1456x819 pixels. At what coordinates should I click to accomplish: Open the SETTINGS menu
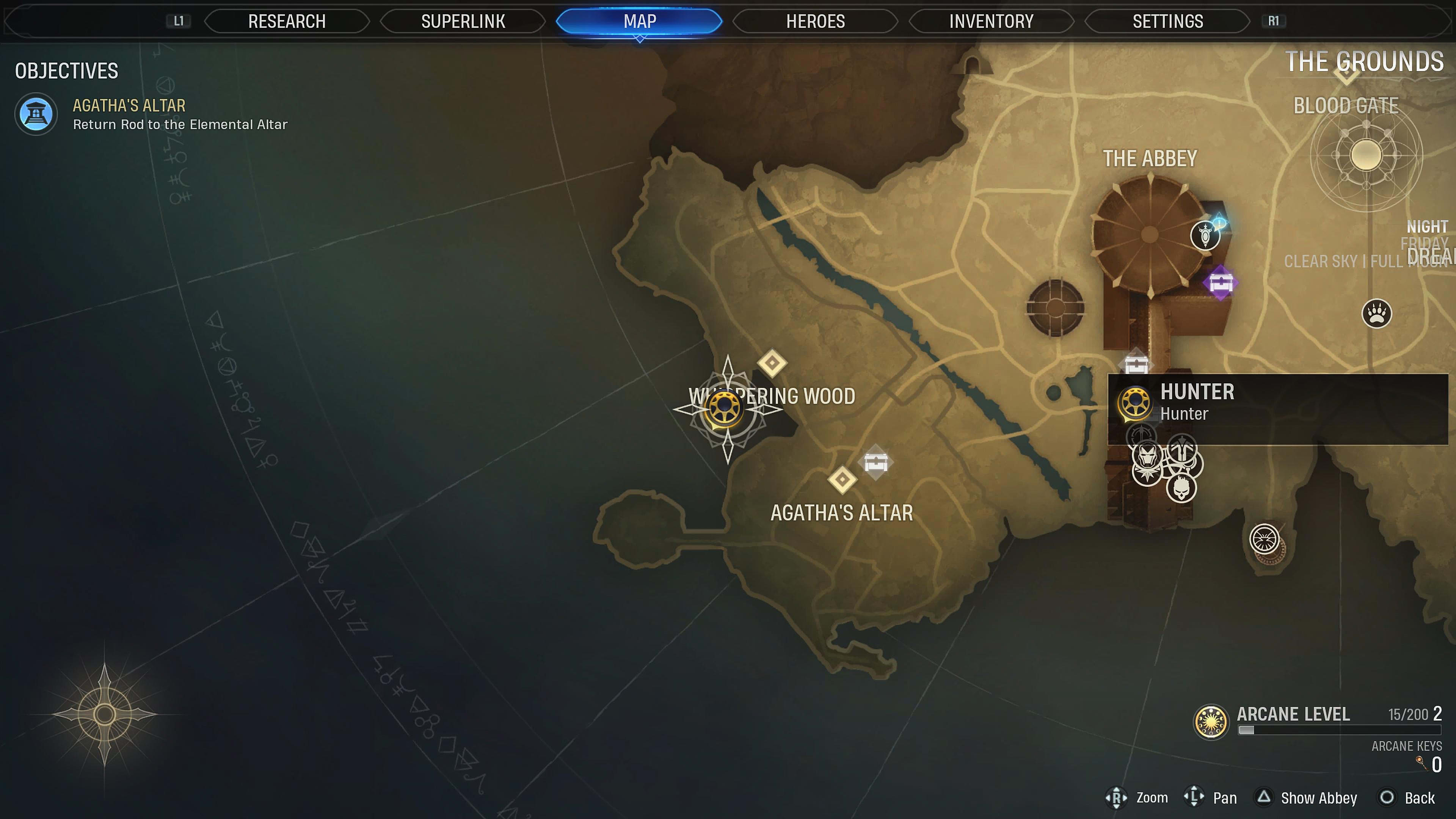(x=1167, y=22)
